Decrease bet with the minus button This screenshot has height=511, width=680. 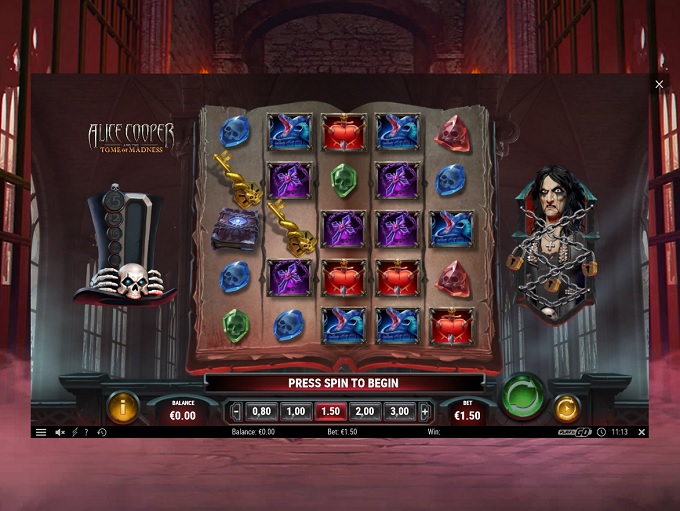[236, 411]
